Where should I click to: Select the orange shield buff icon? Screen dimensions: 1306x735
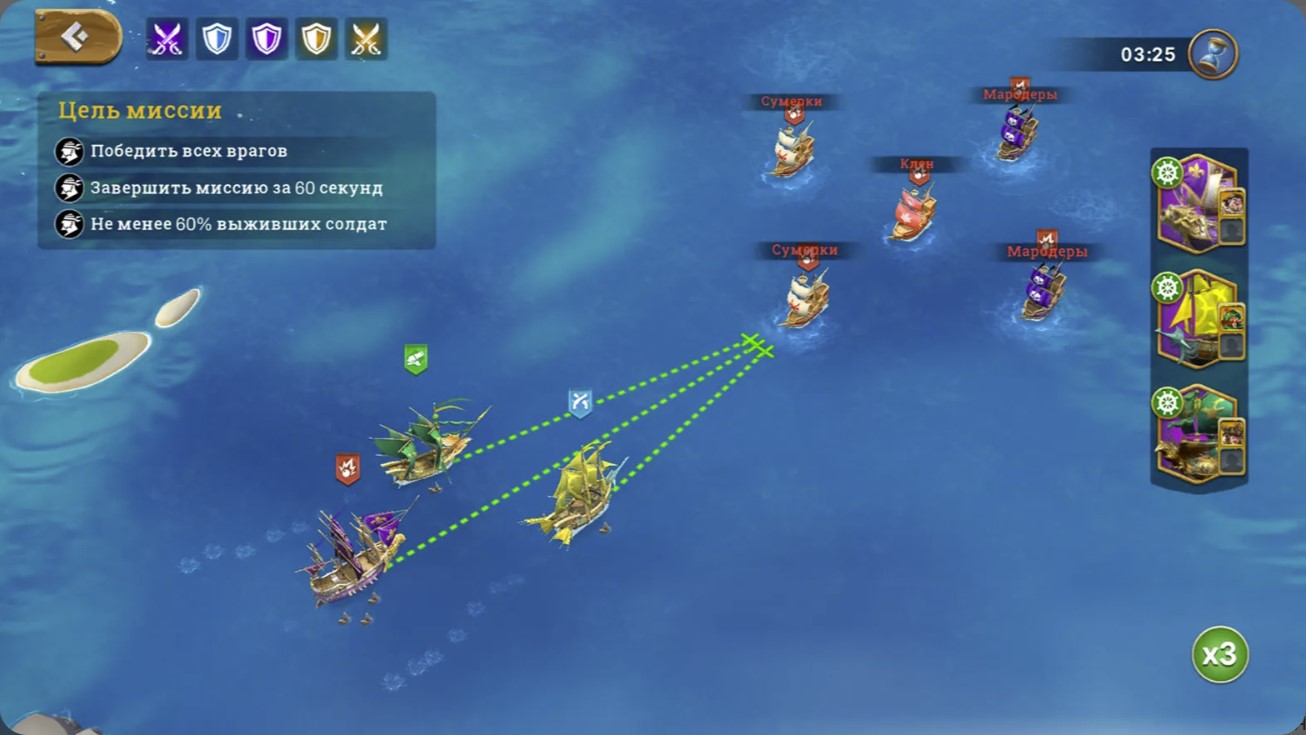tap(317, 39)
